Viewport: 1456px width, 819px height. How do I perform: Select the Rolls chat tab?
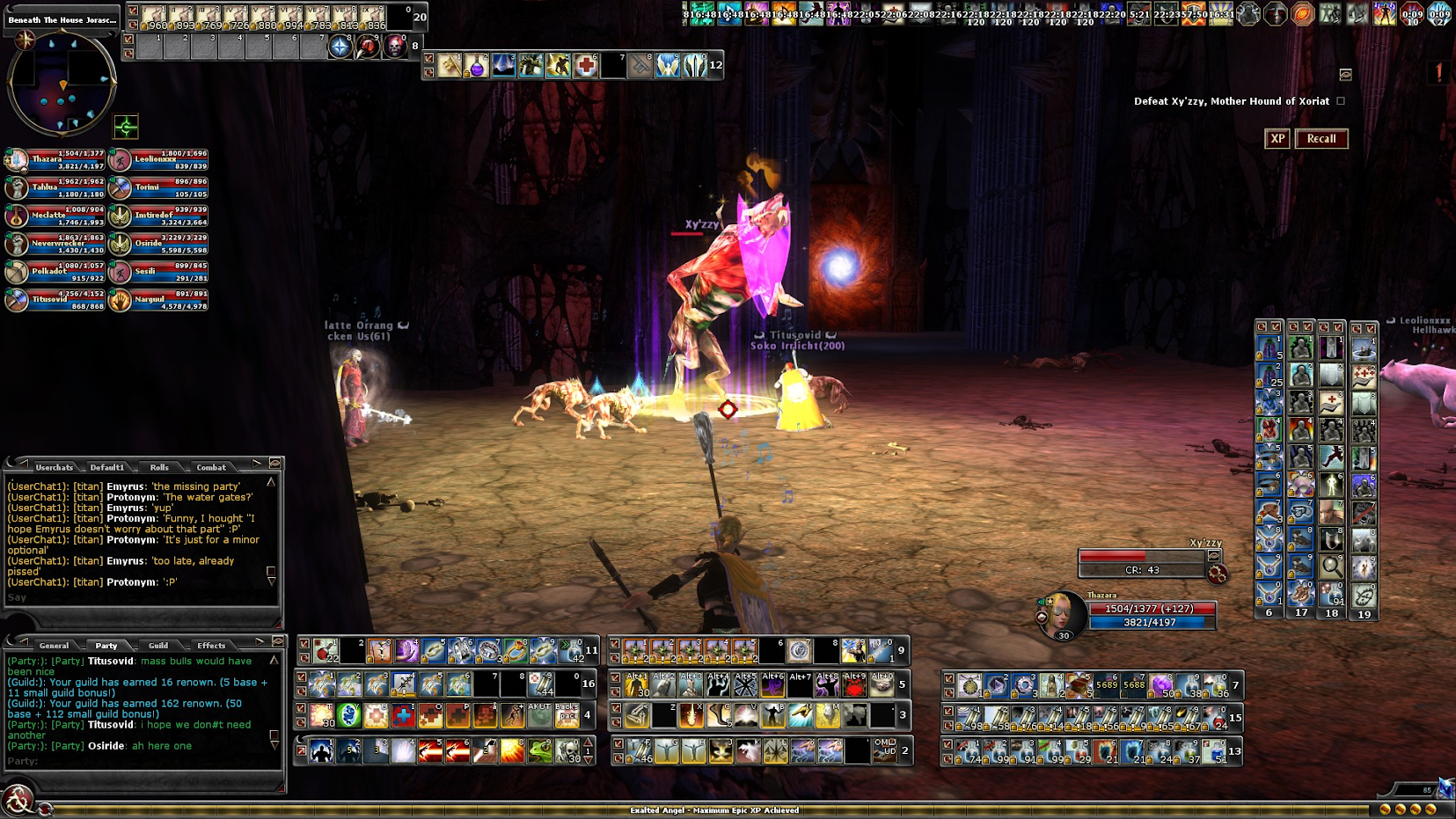point(159,467)
